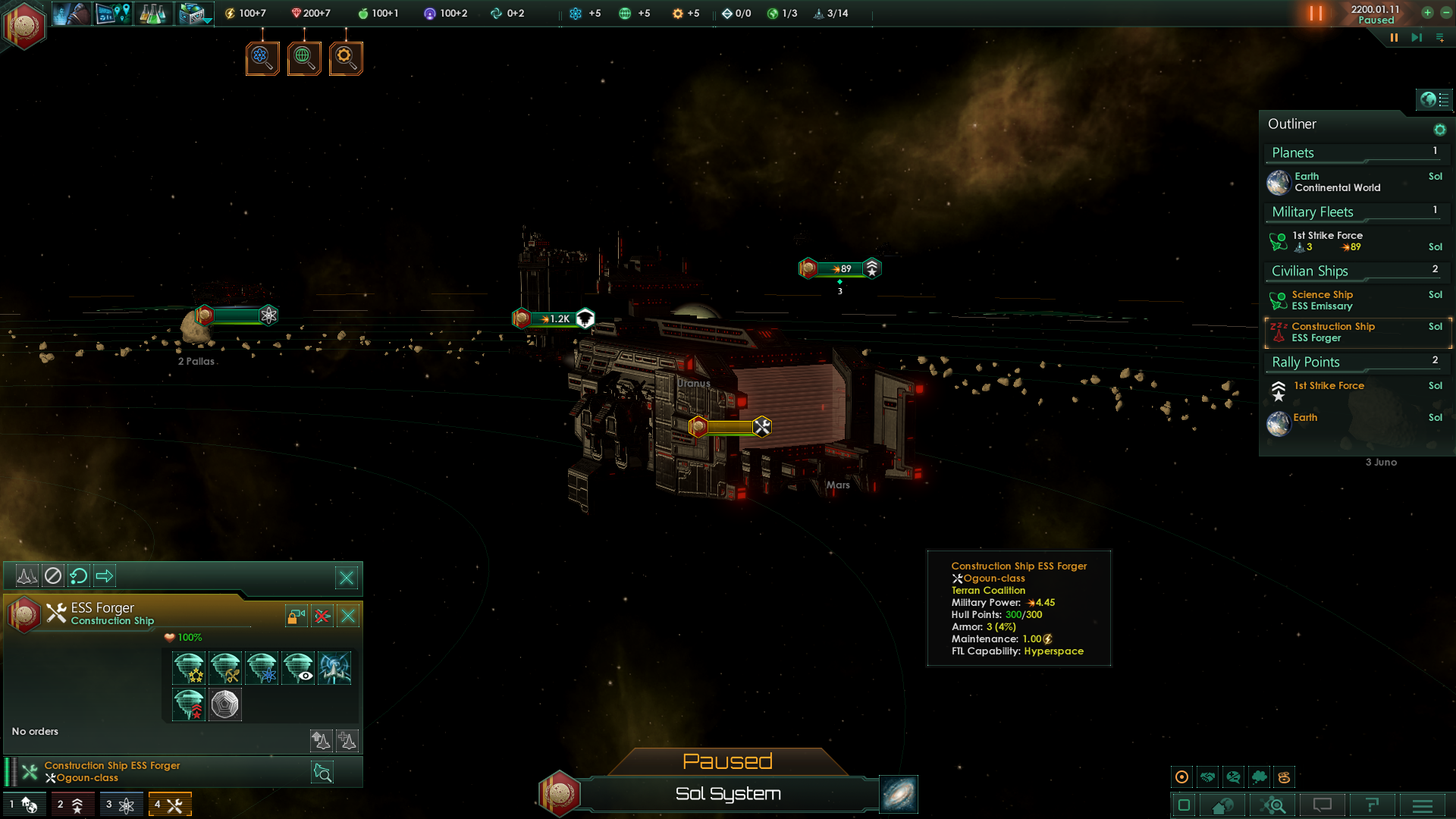
Task: Select control group 1 tab
Action: point(23,804)
